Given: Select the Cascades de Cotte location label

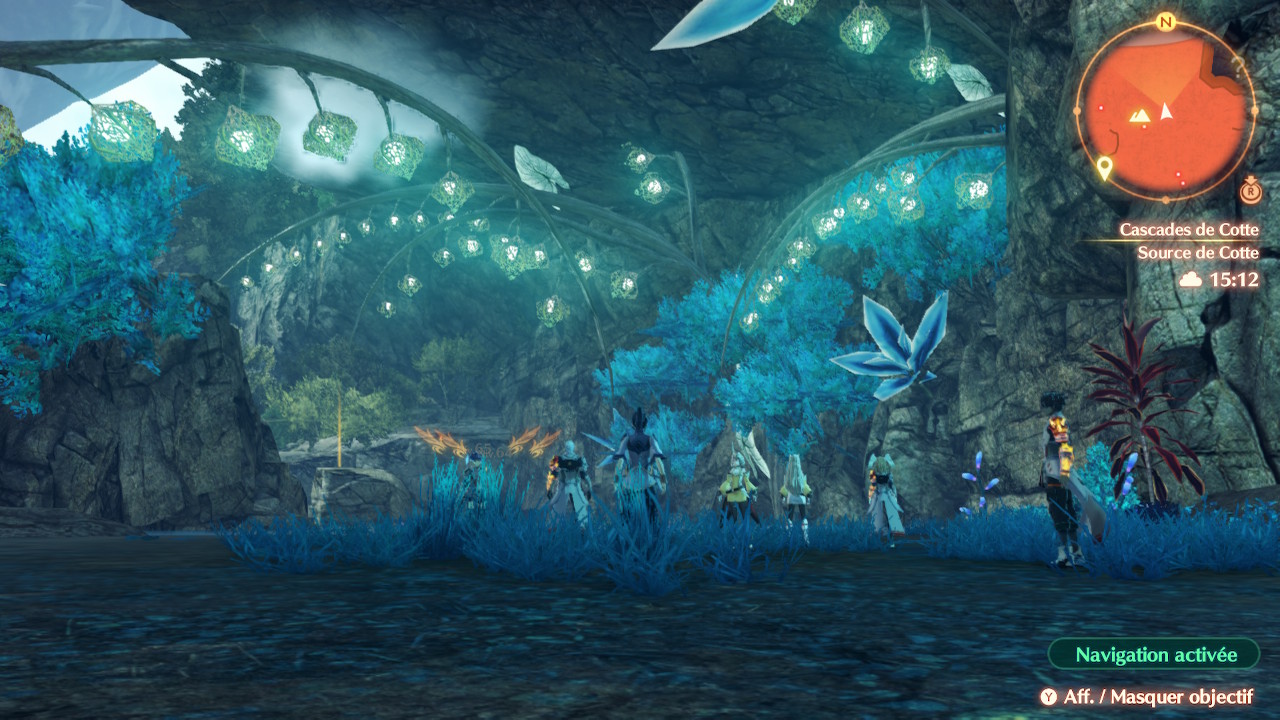Looking at the screenshot, I should [x=1188, y=230].
